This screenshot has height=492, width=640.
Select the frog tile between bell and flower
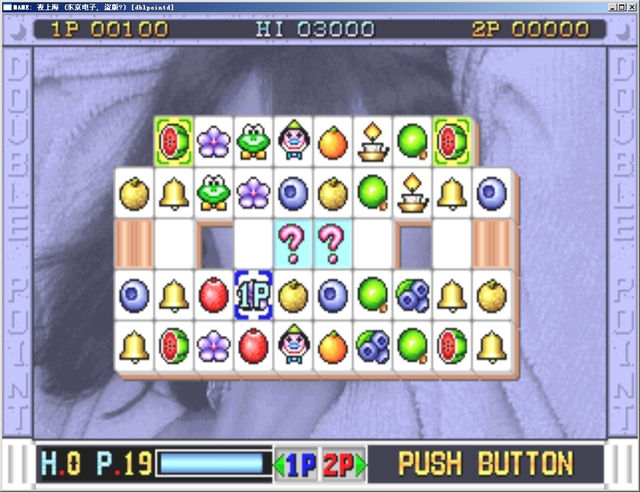click(213, 191)
